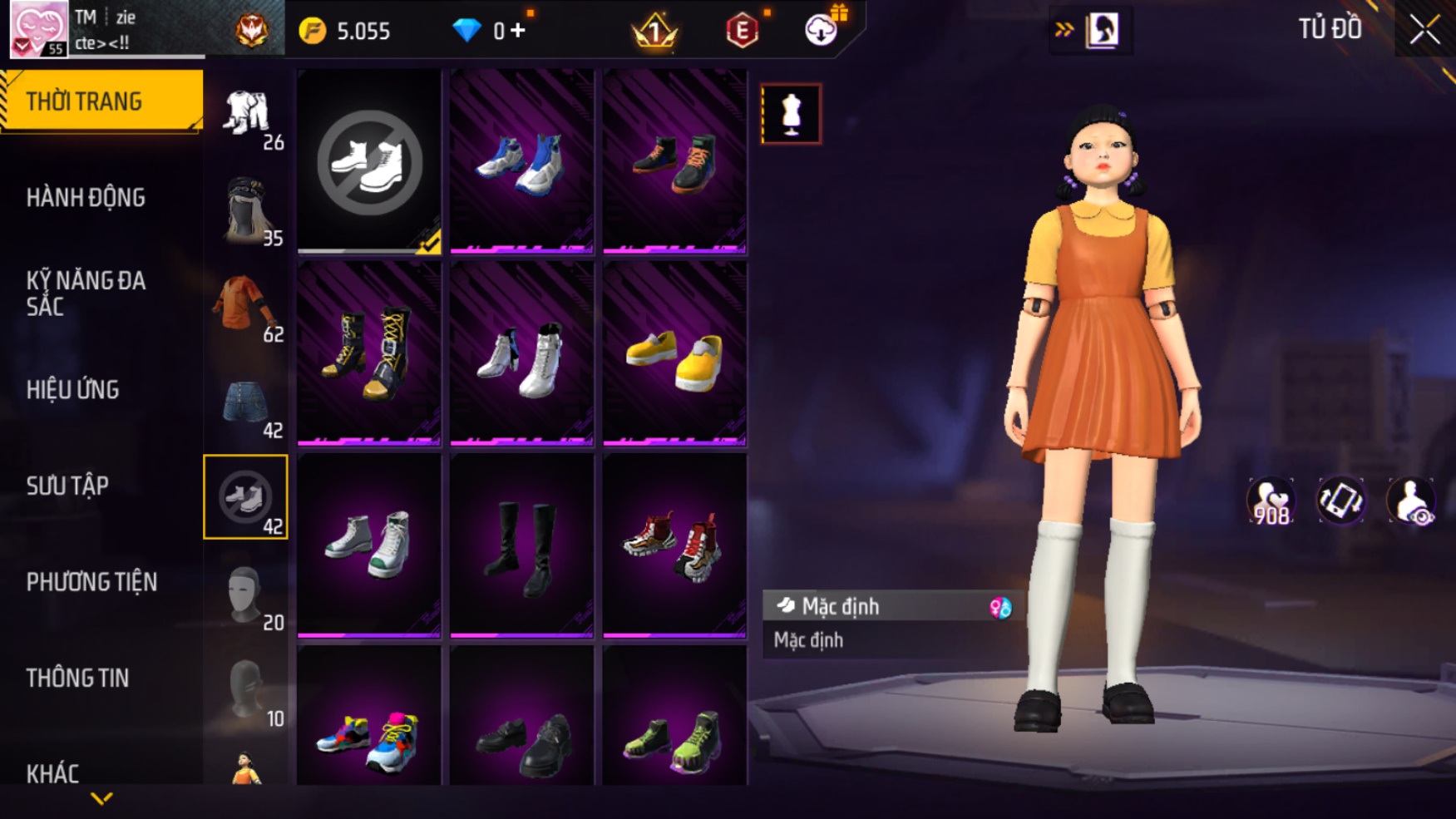Select the THỜI TRANG tab
Screen dimensions: 1456x819
[x=84, y=101]
